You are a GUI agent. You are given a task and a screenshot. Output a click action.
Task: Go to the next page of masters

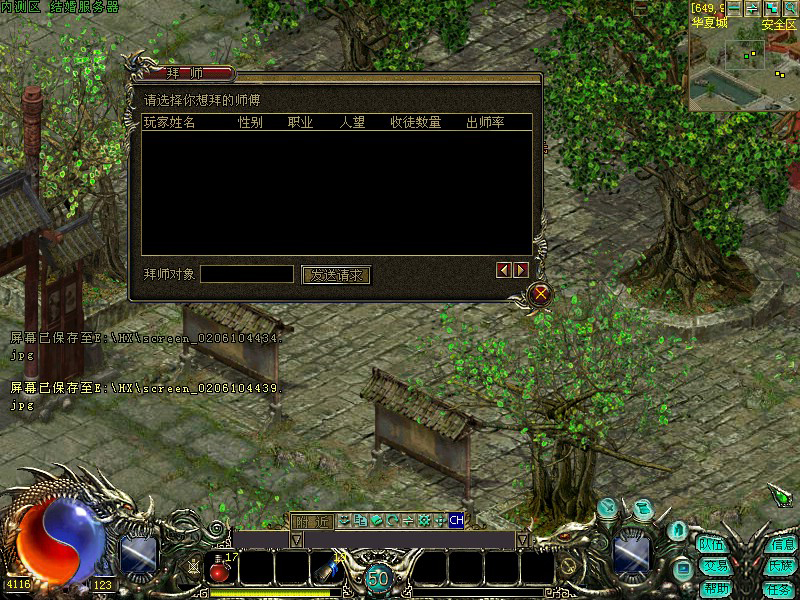521,270
